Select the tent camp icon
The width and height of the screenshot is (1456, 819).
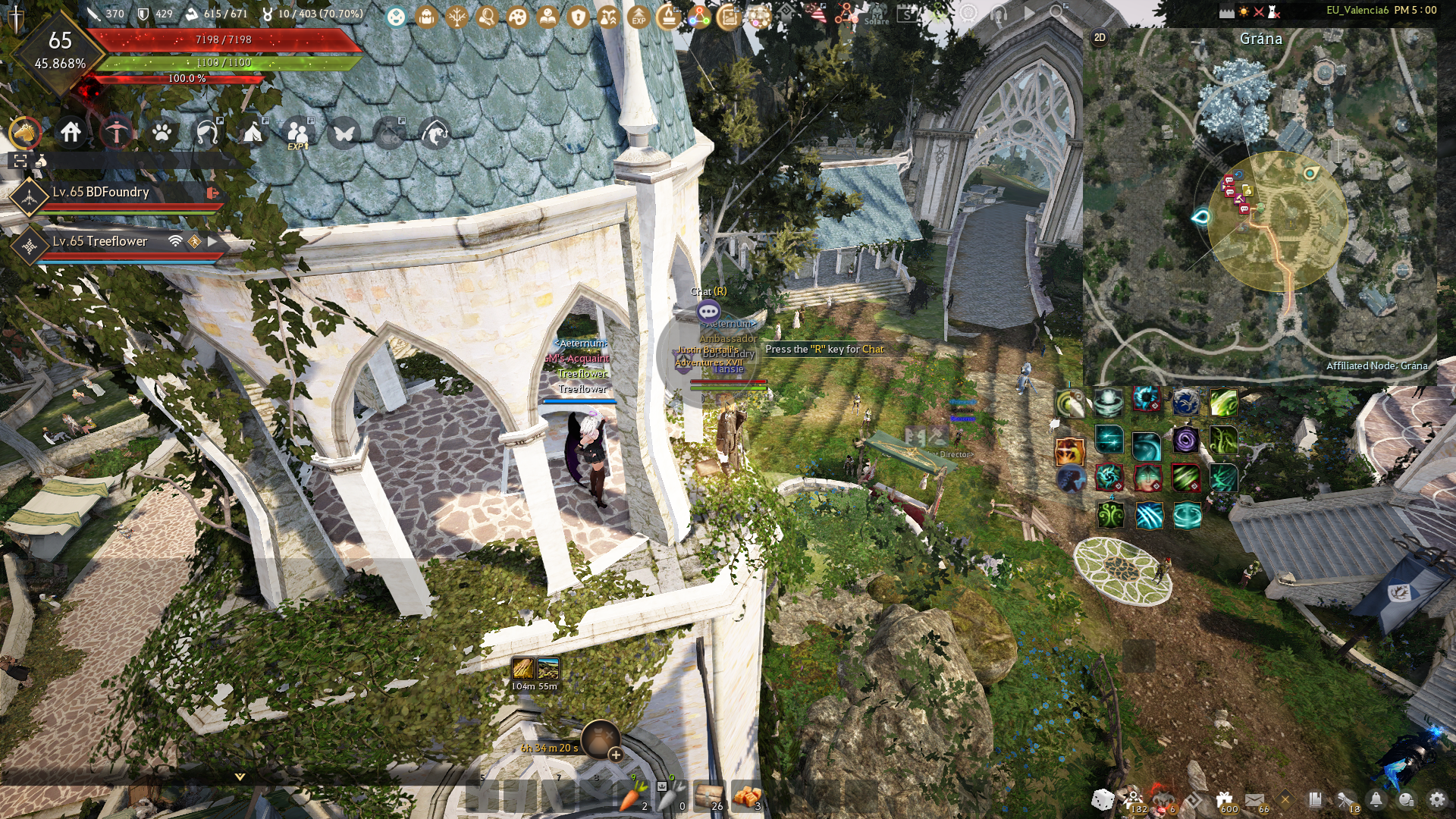pyautogui.click(x=253, y=133)
